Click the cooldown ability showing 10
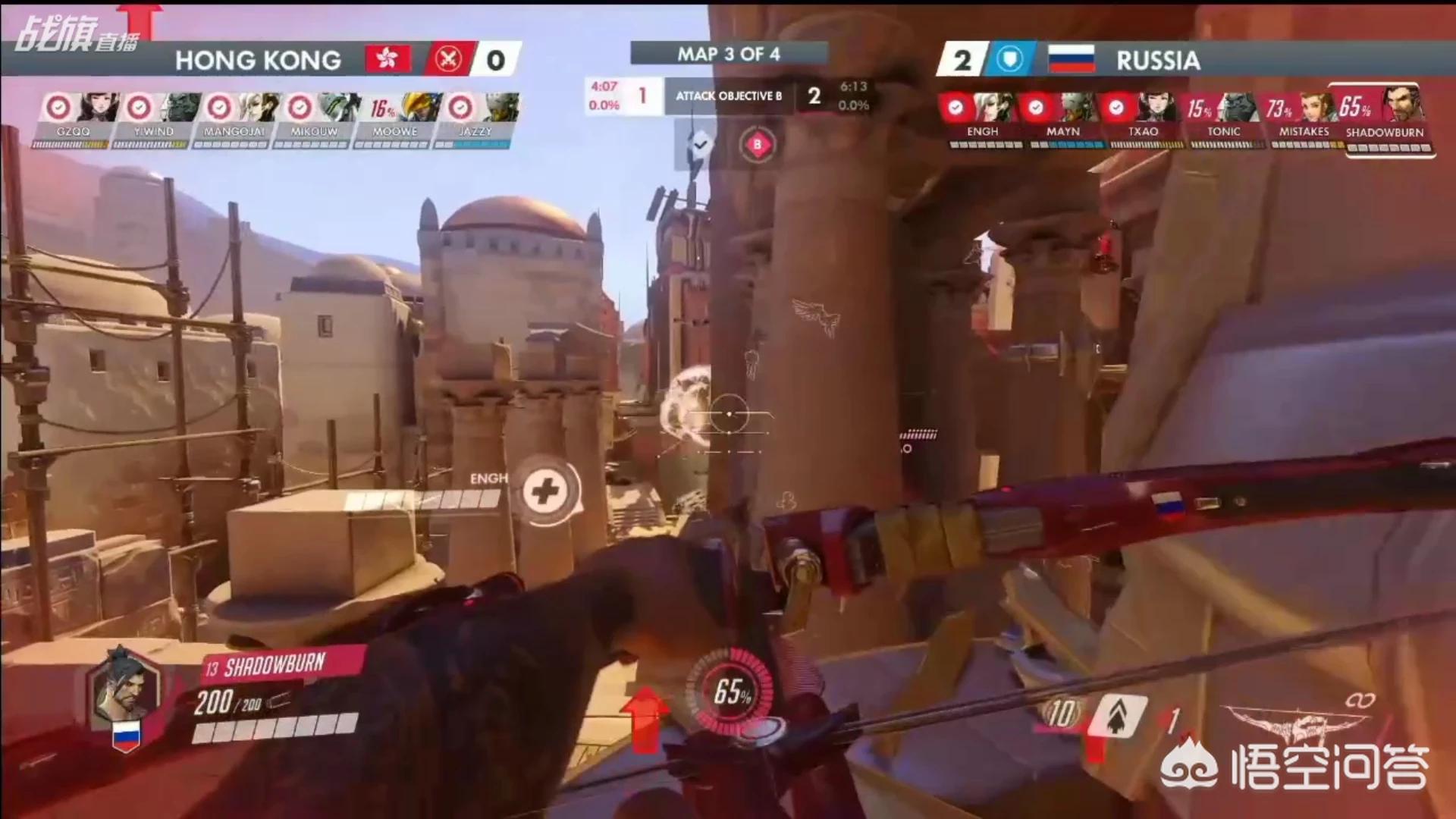1456x819 pixels. click(x=1060, y=714)
